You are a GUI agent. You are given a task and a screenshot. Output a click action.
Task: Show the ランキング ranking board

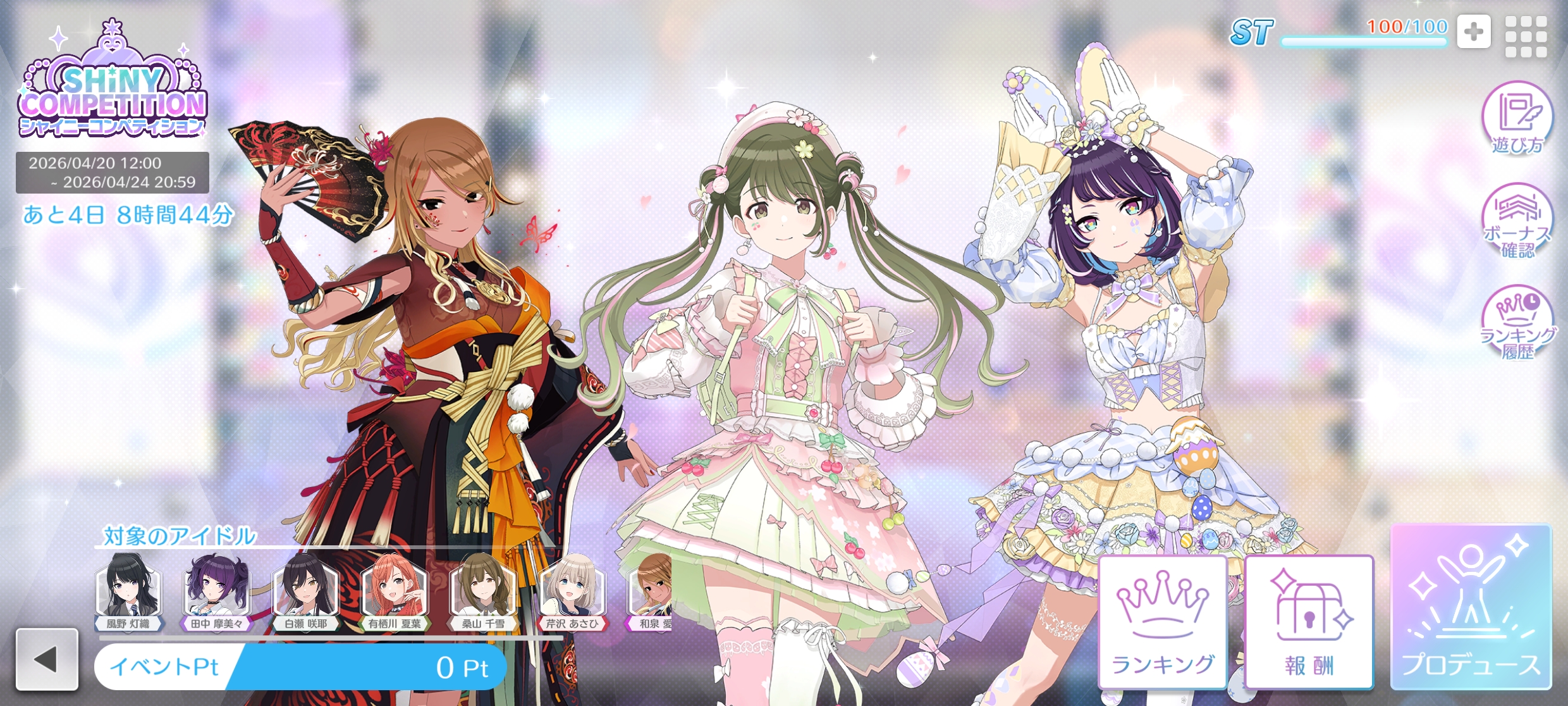click(1163, 622)
